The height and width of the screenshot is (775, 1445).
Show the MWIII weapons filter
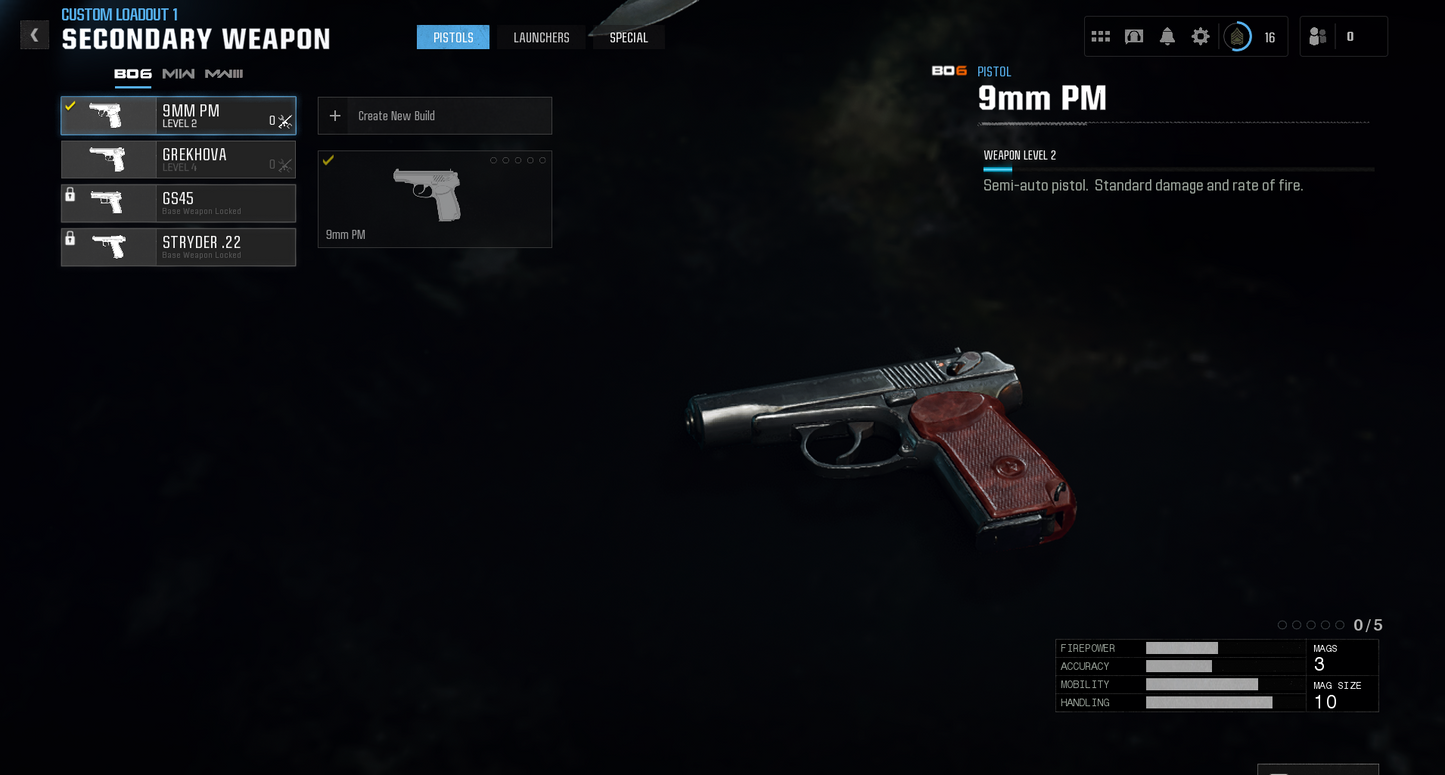224,74
